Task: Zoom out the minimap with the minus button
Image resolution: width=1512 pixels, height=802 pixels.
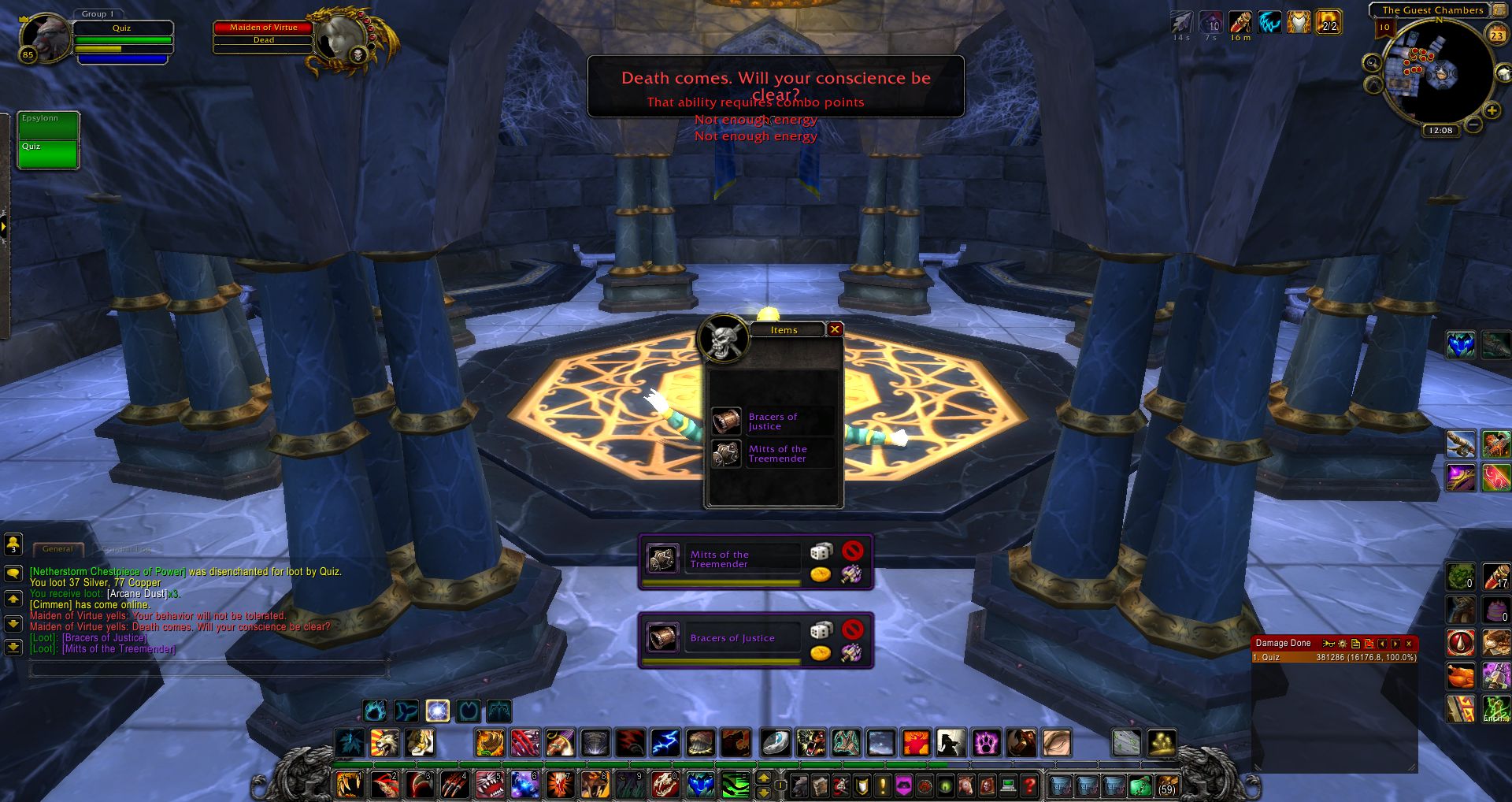Action: [1473, 124]
